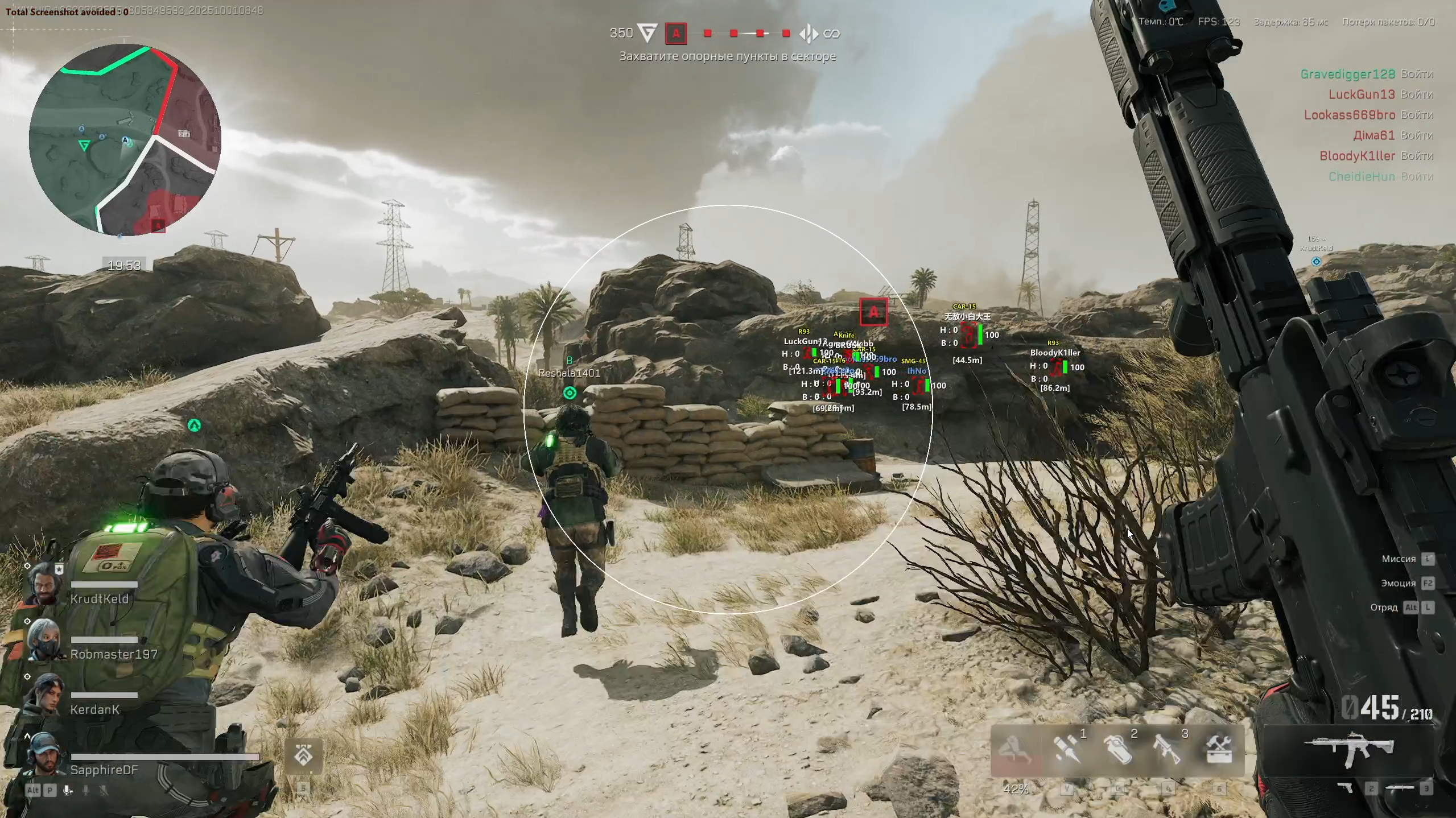Select the ammo rounds gadget slot

[x=1067, y=750]
